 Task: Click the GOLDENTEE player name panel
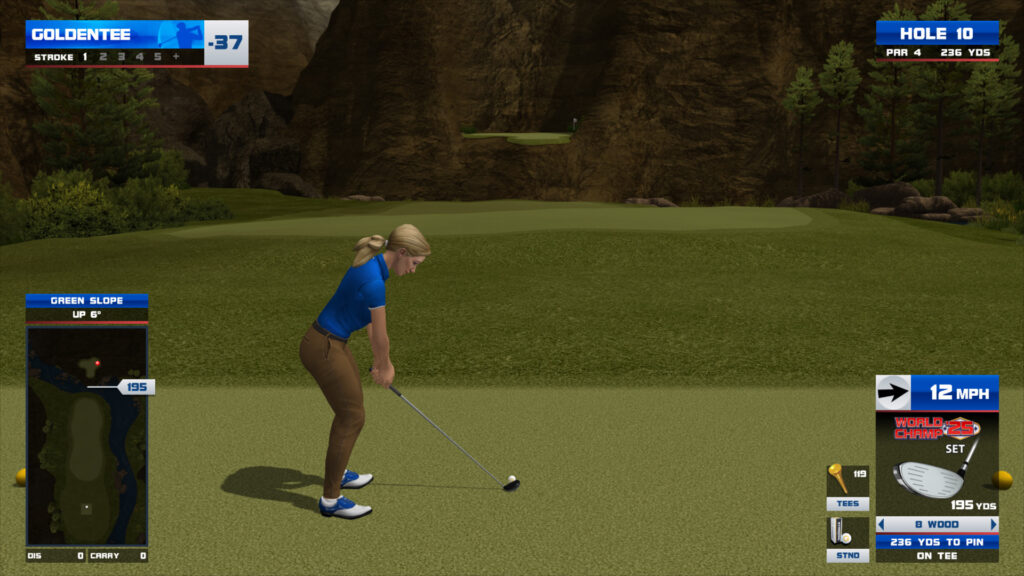[115, 35]
